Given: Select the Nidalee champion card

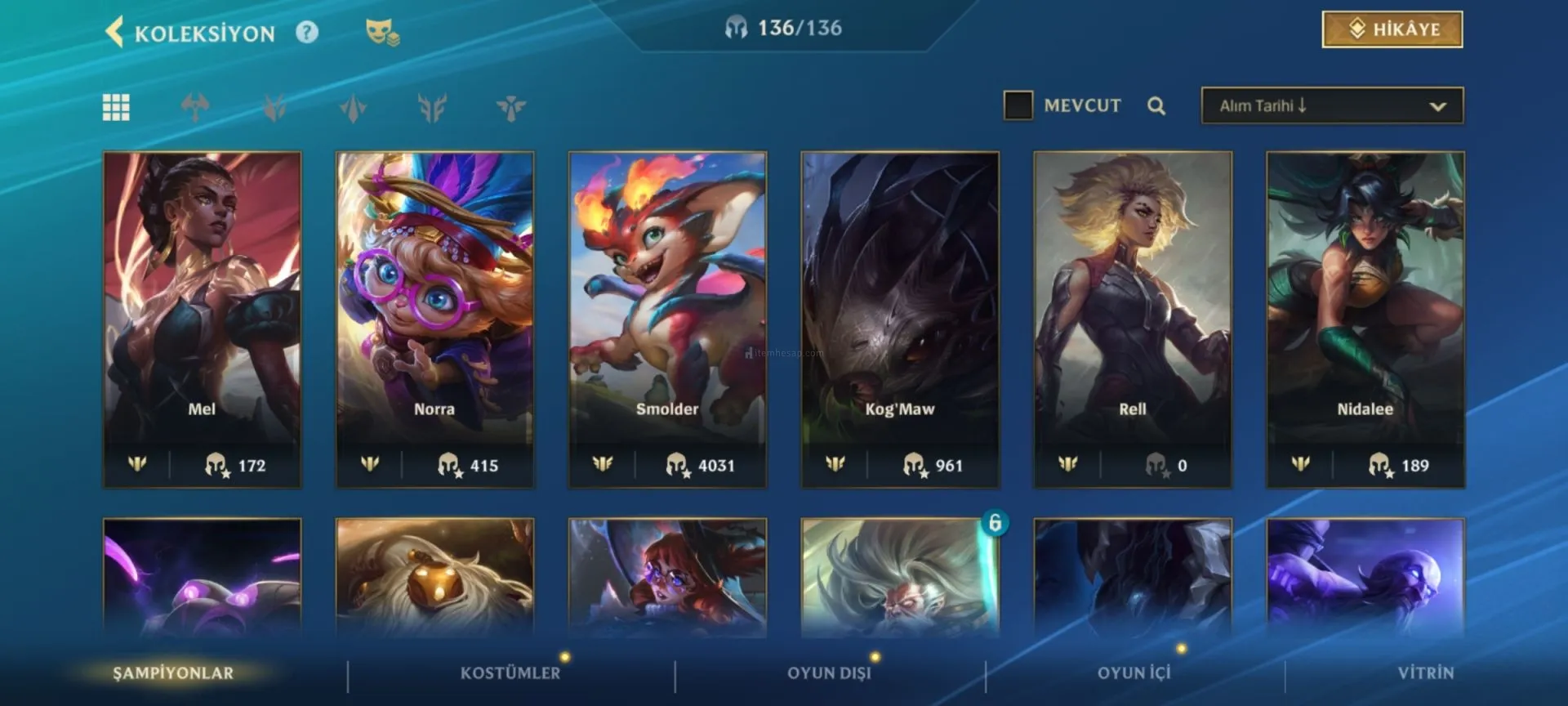Looking at the screenshot, I should tap(1365, 319).
